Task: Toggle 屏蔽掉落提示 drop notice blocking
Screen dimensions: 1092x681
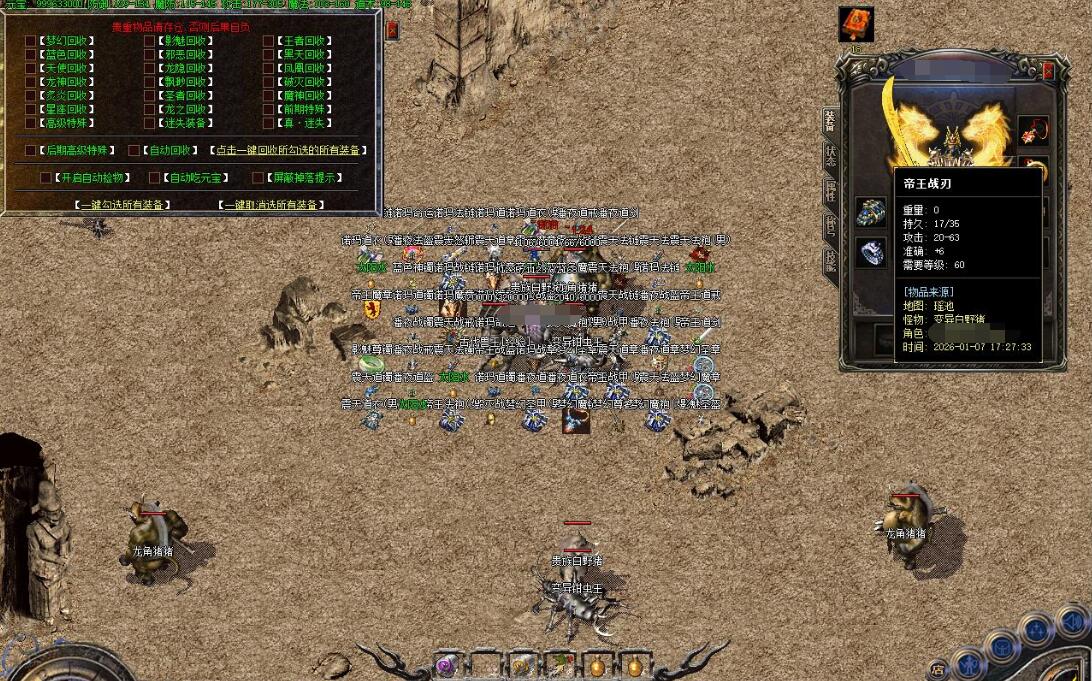Action: coord(258,177)
